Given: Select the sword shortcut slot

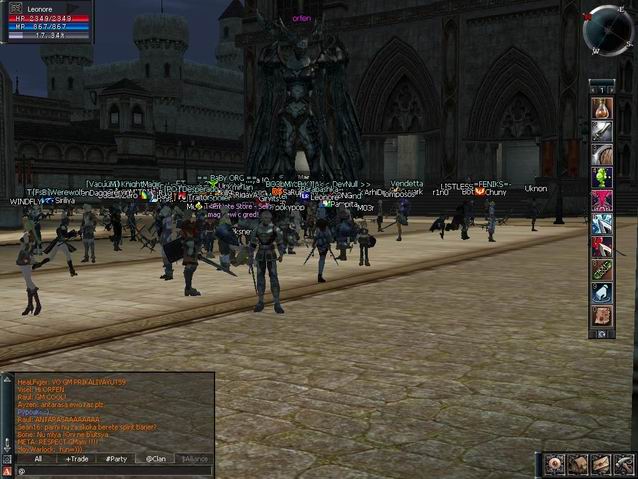Looking at the screenshot, I should [x=601, y=131].
